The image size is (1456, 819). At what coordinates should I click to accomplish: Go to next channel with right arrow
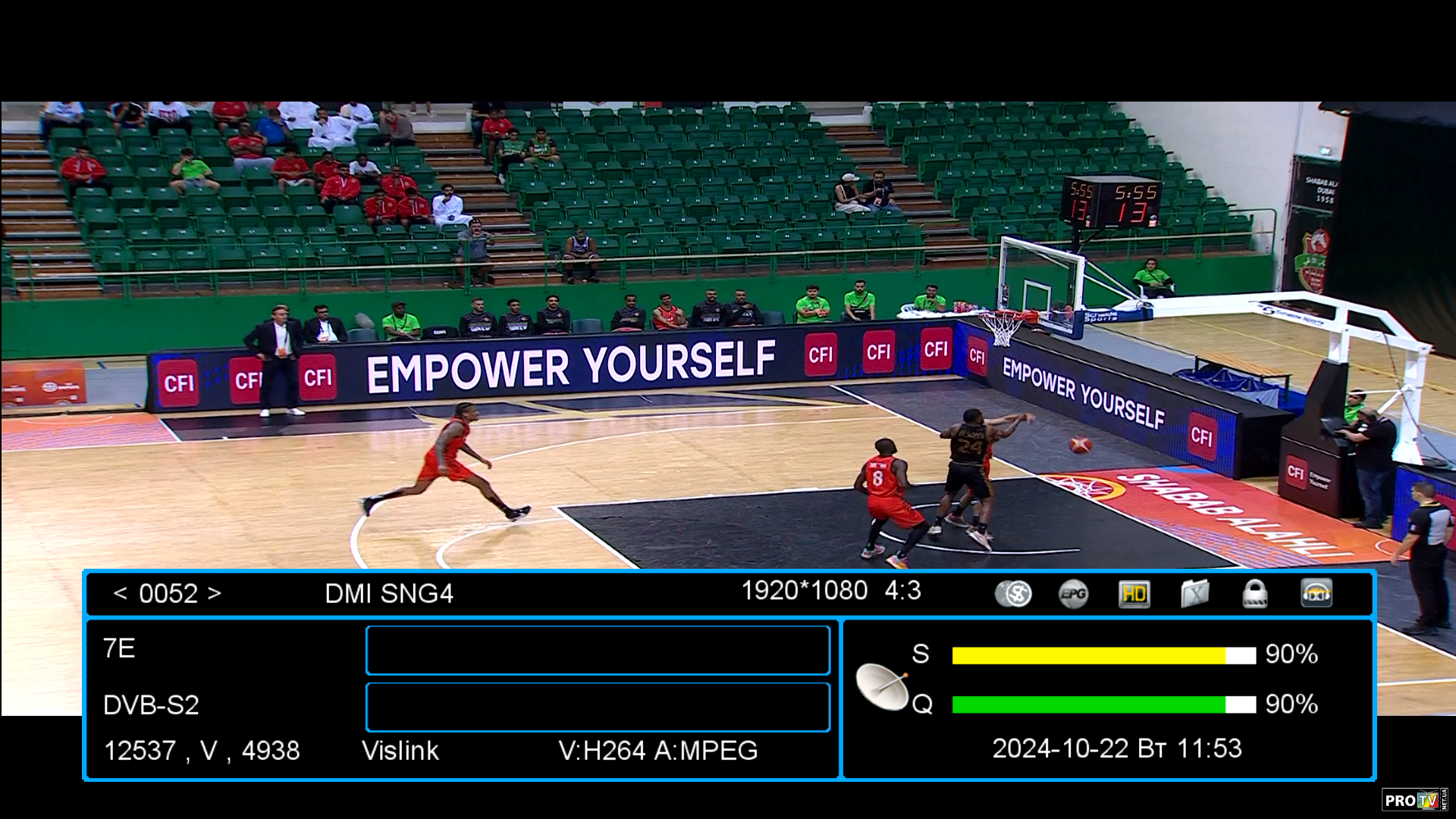click(215, 593)
